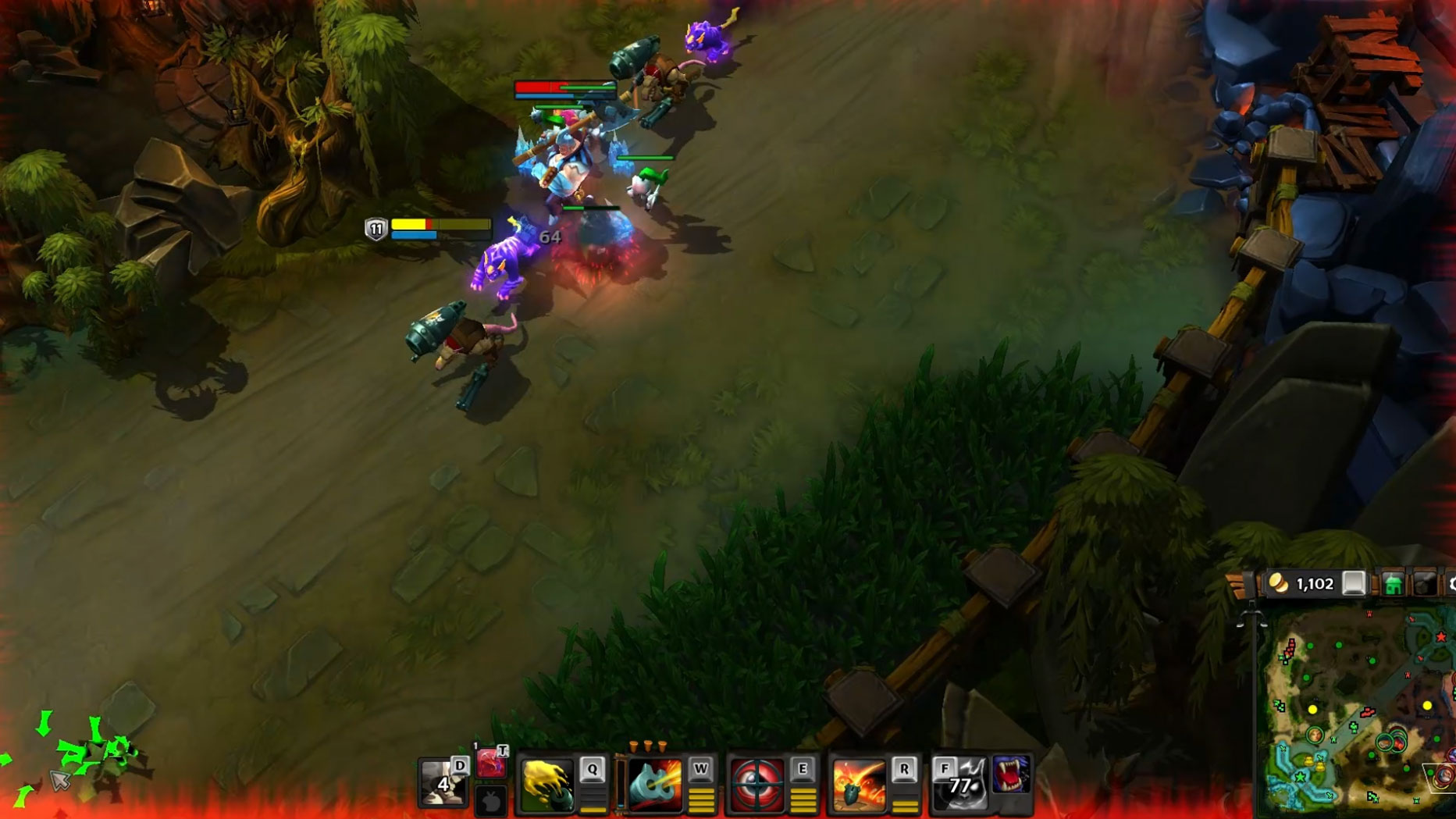Click the minimap's red star enemy base
The image size is (1456, 819).
(x=1441, y=638)
